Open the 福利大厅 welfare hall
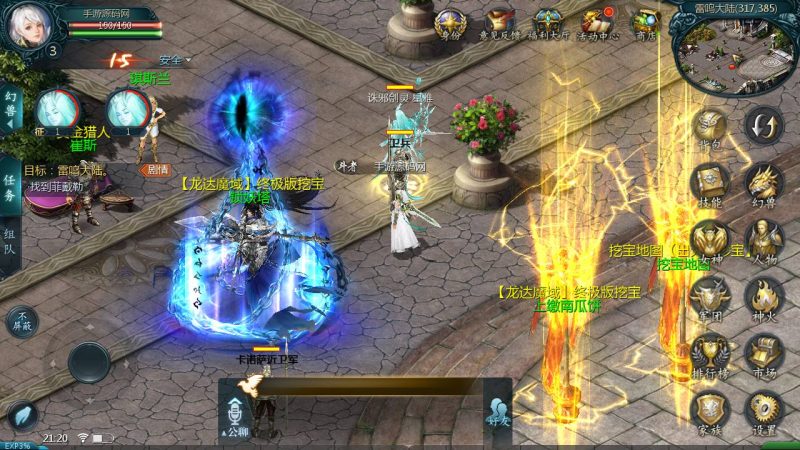This screenshot has width=800, height=450. (x=547, y=22)
